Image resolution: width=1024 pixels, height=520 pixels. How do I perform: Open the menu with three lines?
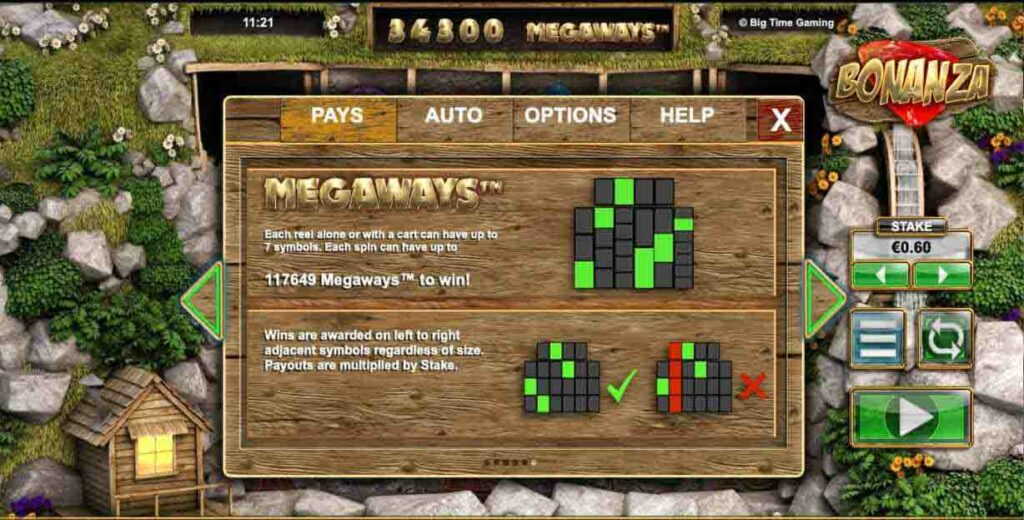pos(877,338)
